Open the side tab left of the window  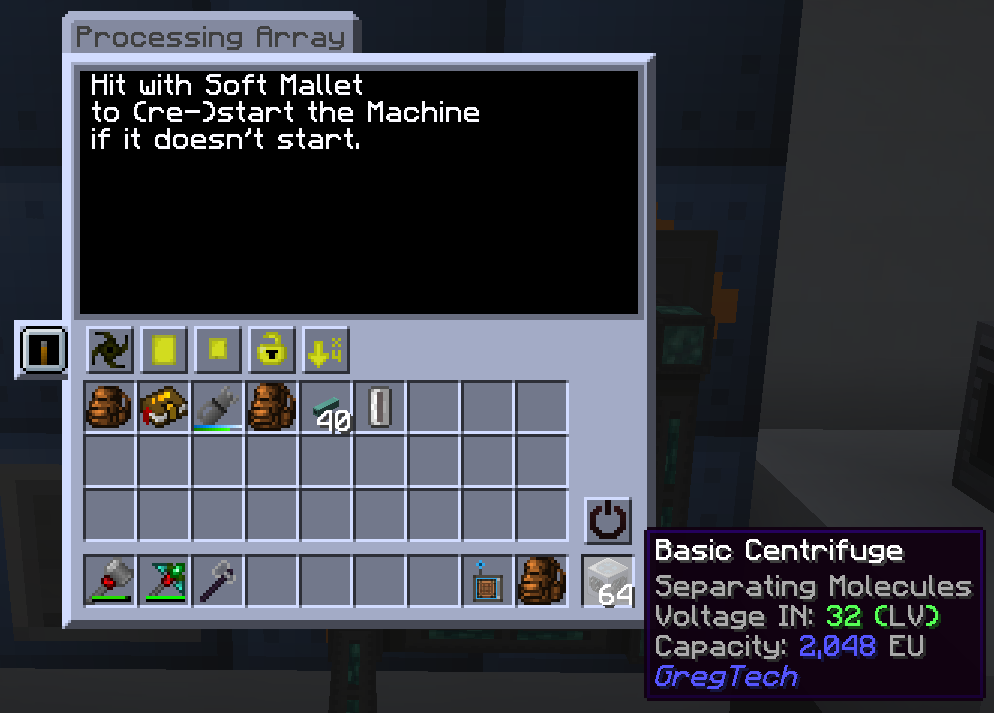pyautogui.click(x=42, y=350)
